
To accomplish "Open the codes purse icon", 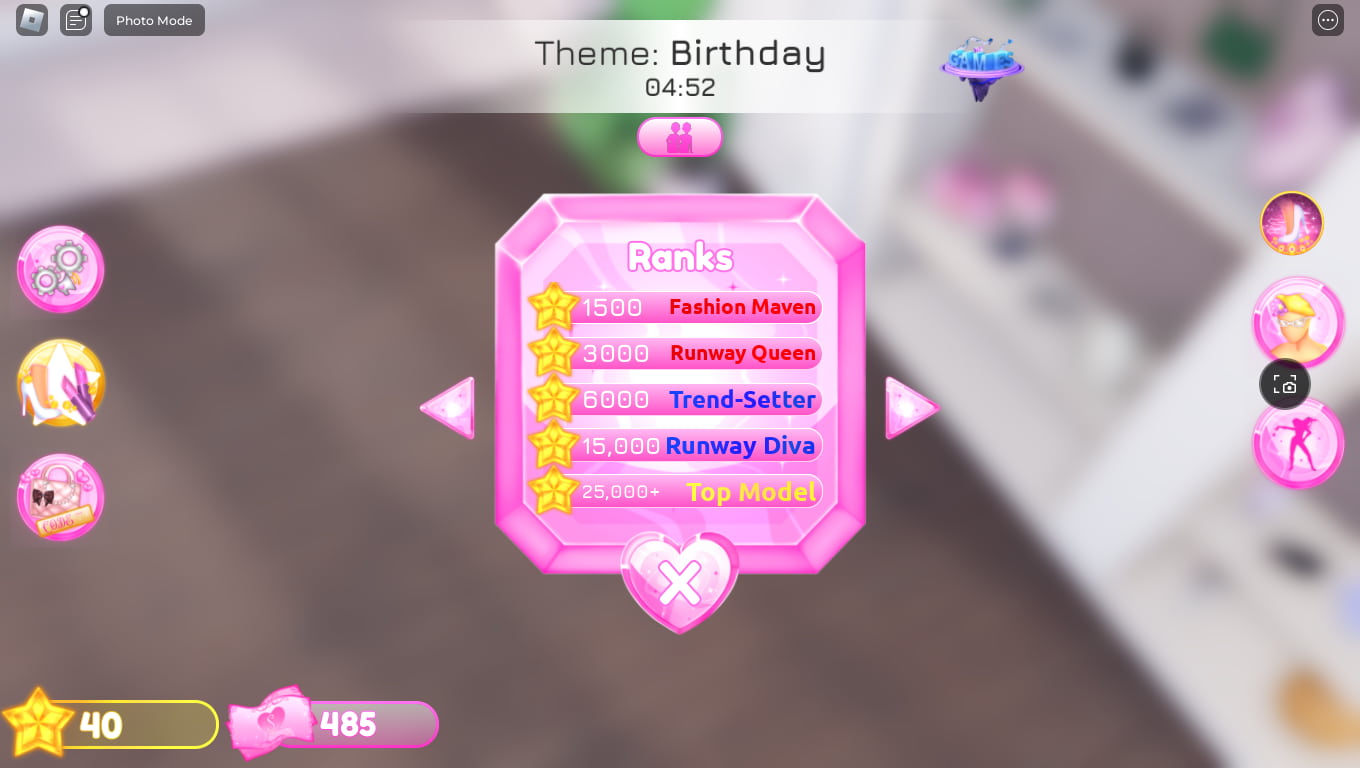I will pos(60,497).
